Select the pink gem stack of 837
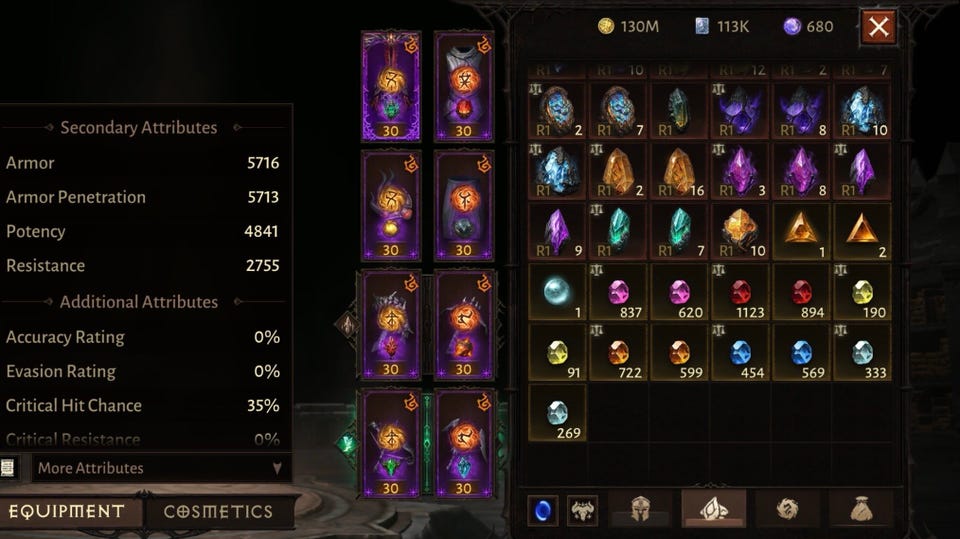The image size is (960, 539). click(619, 292)
